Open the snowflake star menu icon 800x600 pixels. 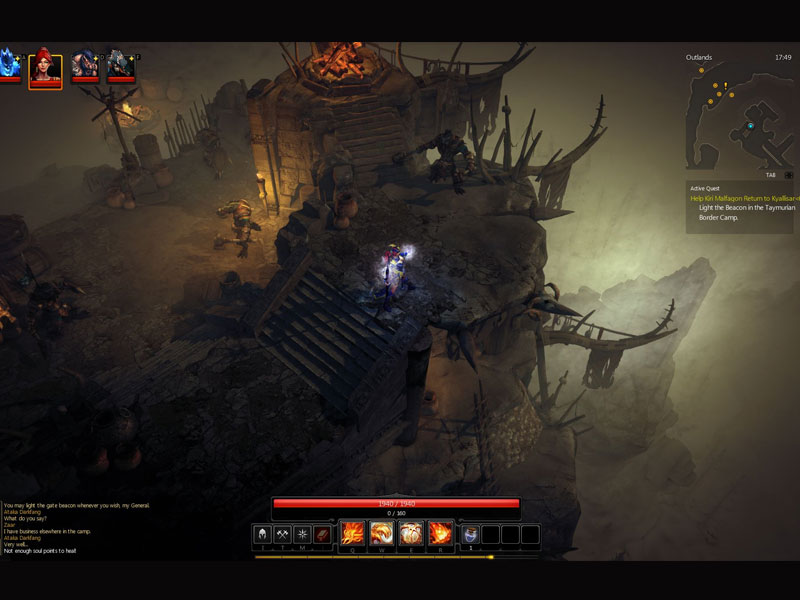pyautogui.click(x=302, y=534)
